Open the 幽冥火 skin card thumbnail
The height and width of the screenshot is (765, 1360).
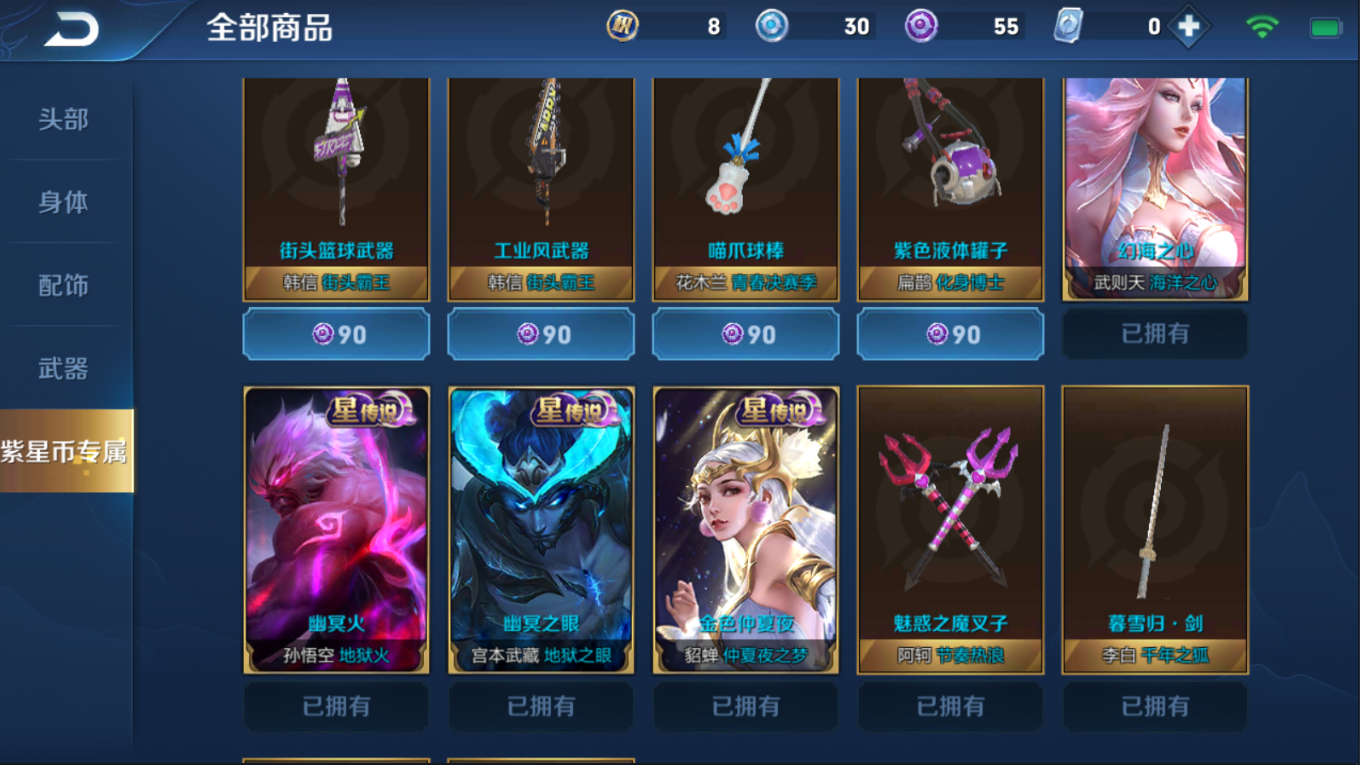pos(335,530)
